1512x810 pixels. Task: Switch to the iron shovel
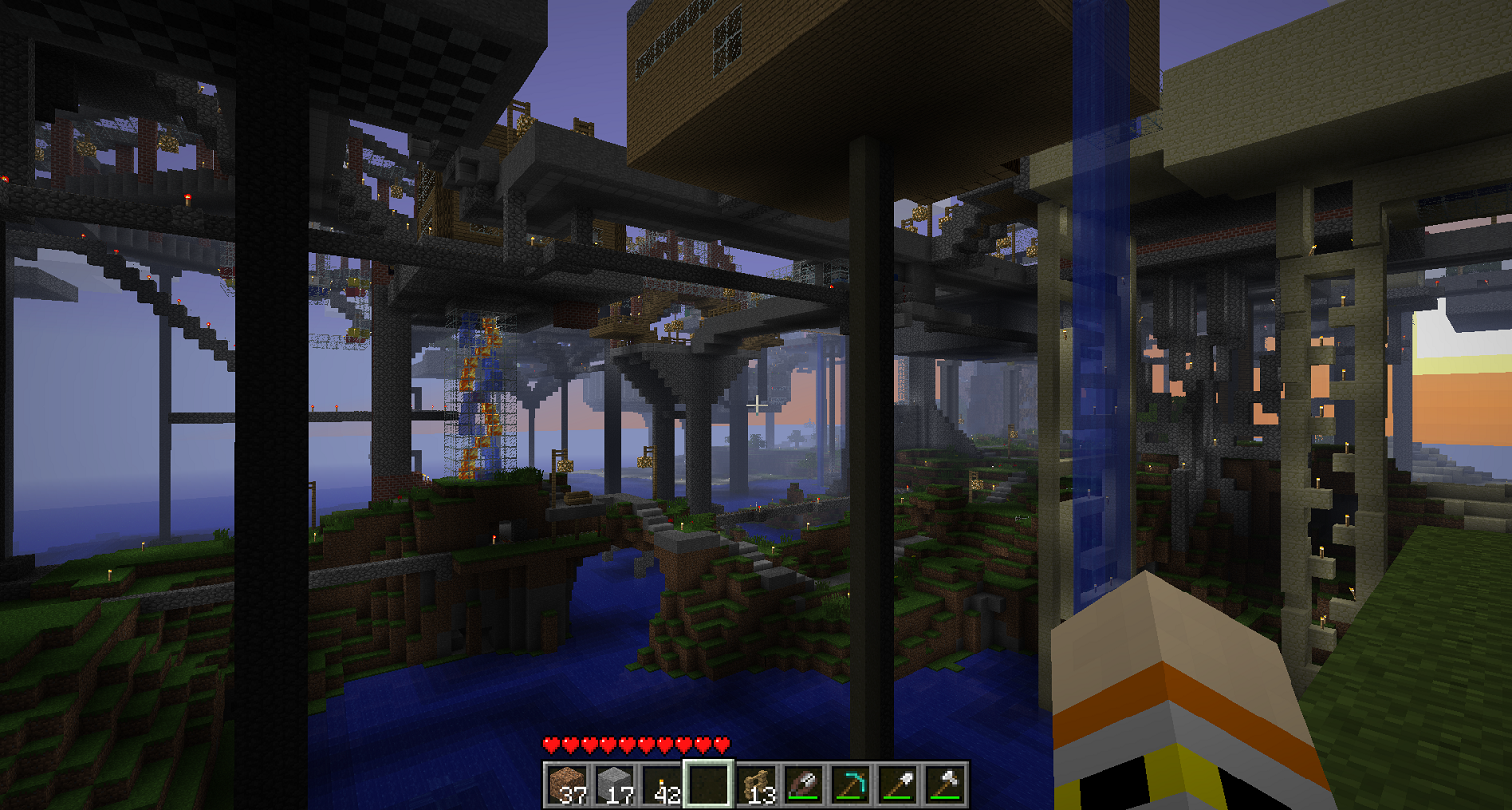899,784
